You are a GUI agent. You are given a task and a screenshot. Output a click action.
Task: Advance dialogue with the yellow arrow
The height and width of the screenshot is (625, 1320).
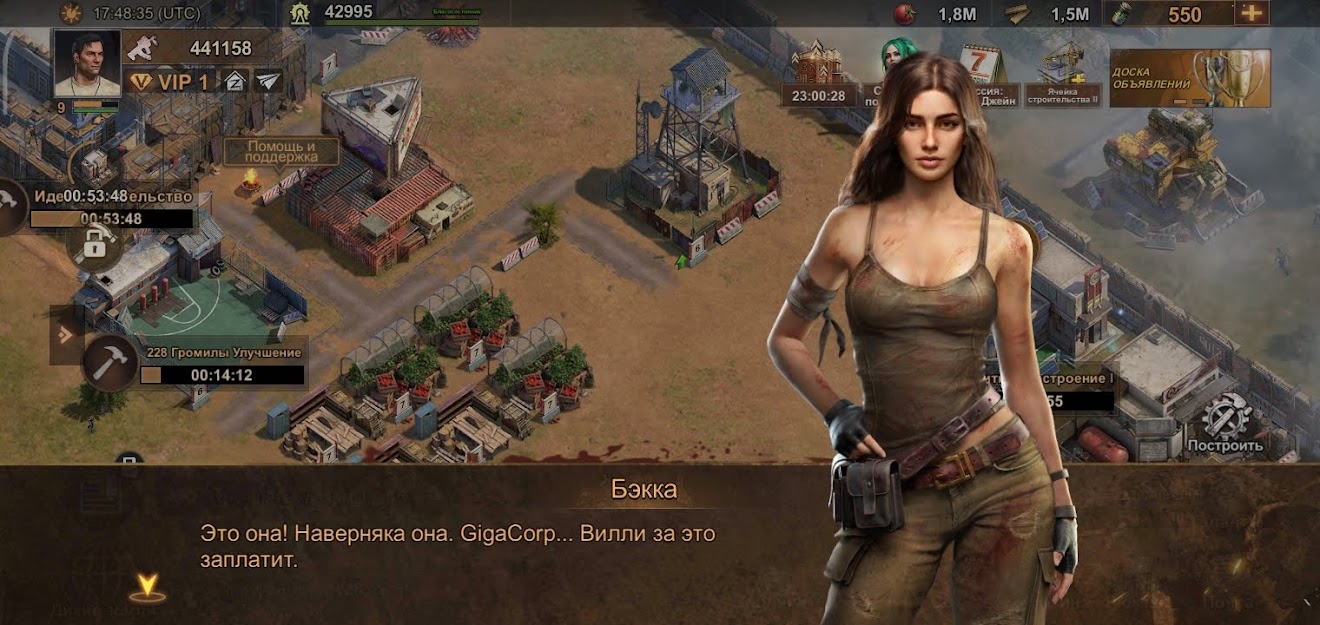(147, 587)
